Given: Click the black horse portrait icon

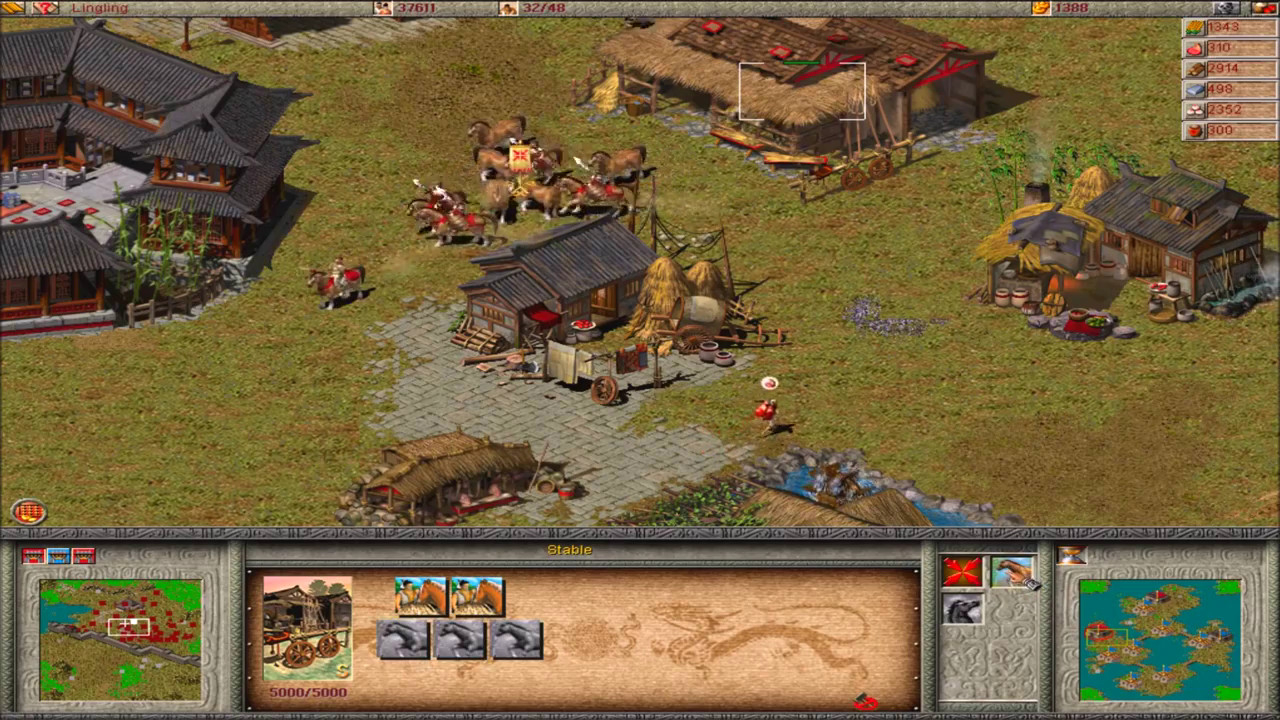Looking at the screenshot, I should (963, 608).
